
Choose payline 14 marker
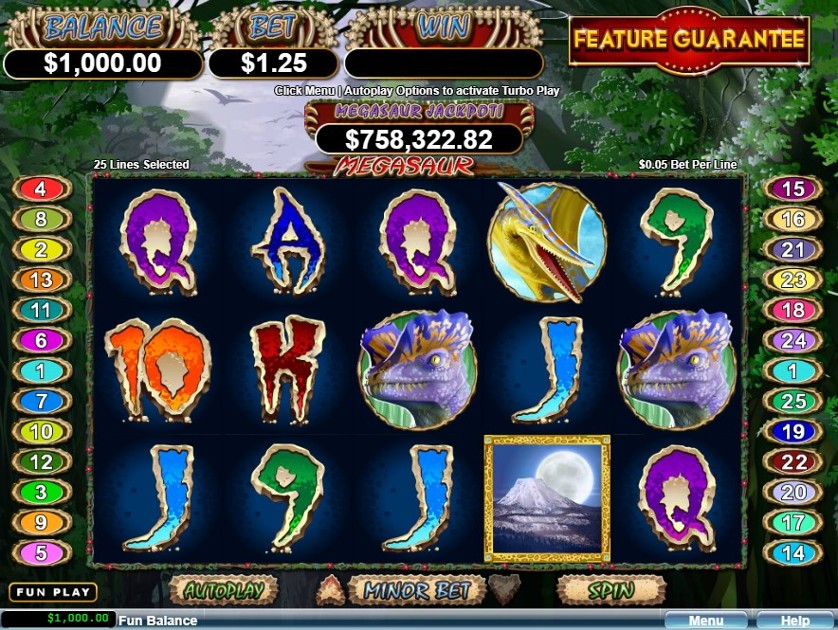pyautogui.click(x=792, y=552)
